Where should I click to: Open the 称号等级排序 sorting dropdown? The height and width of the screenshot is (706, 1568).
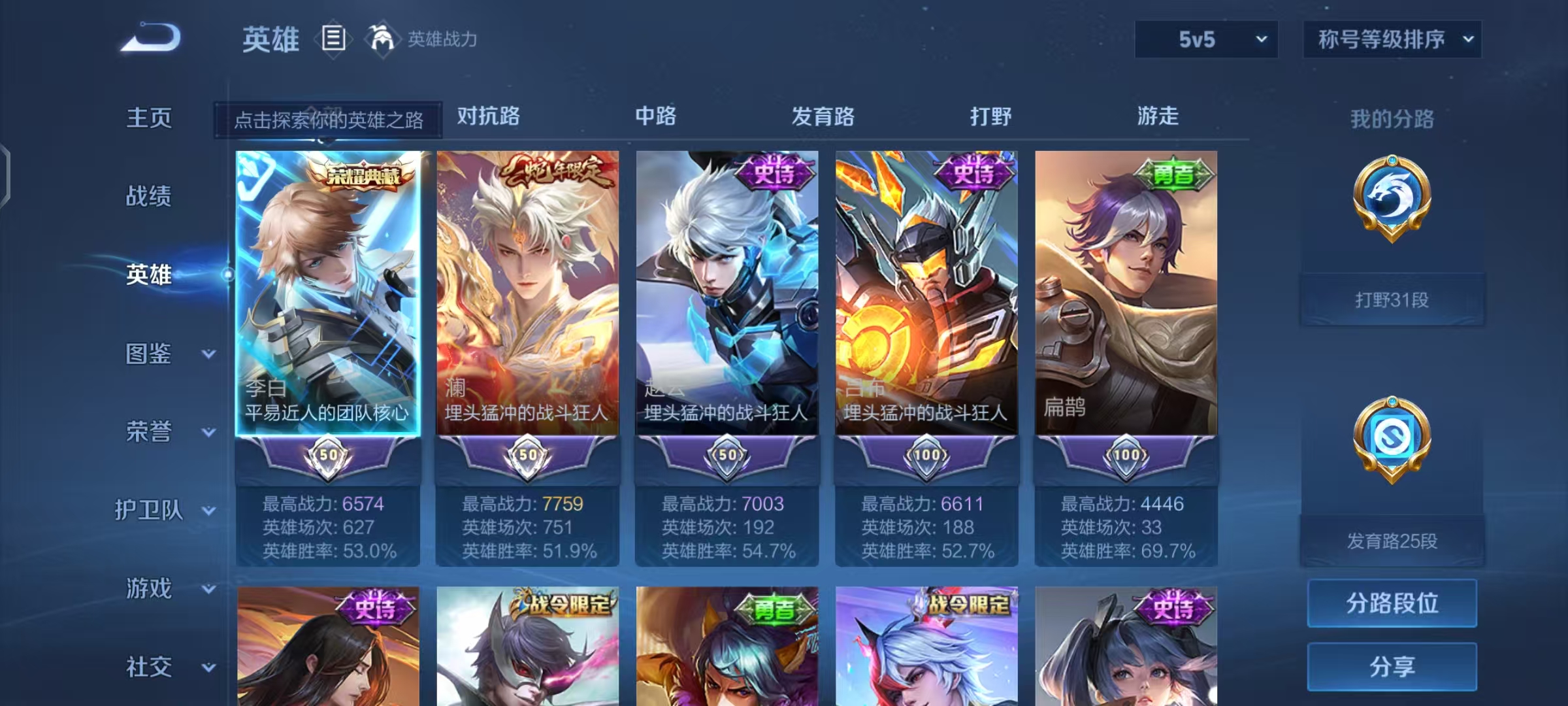(x=1392, y=39)
